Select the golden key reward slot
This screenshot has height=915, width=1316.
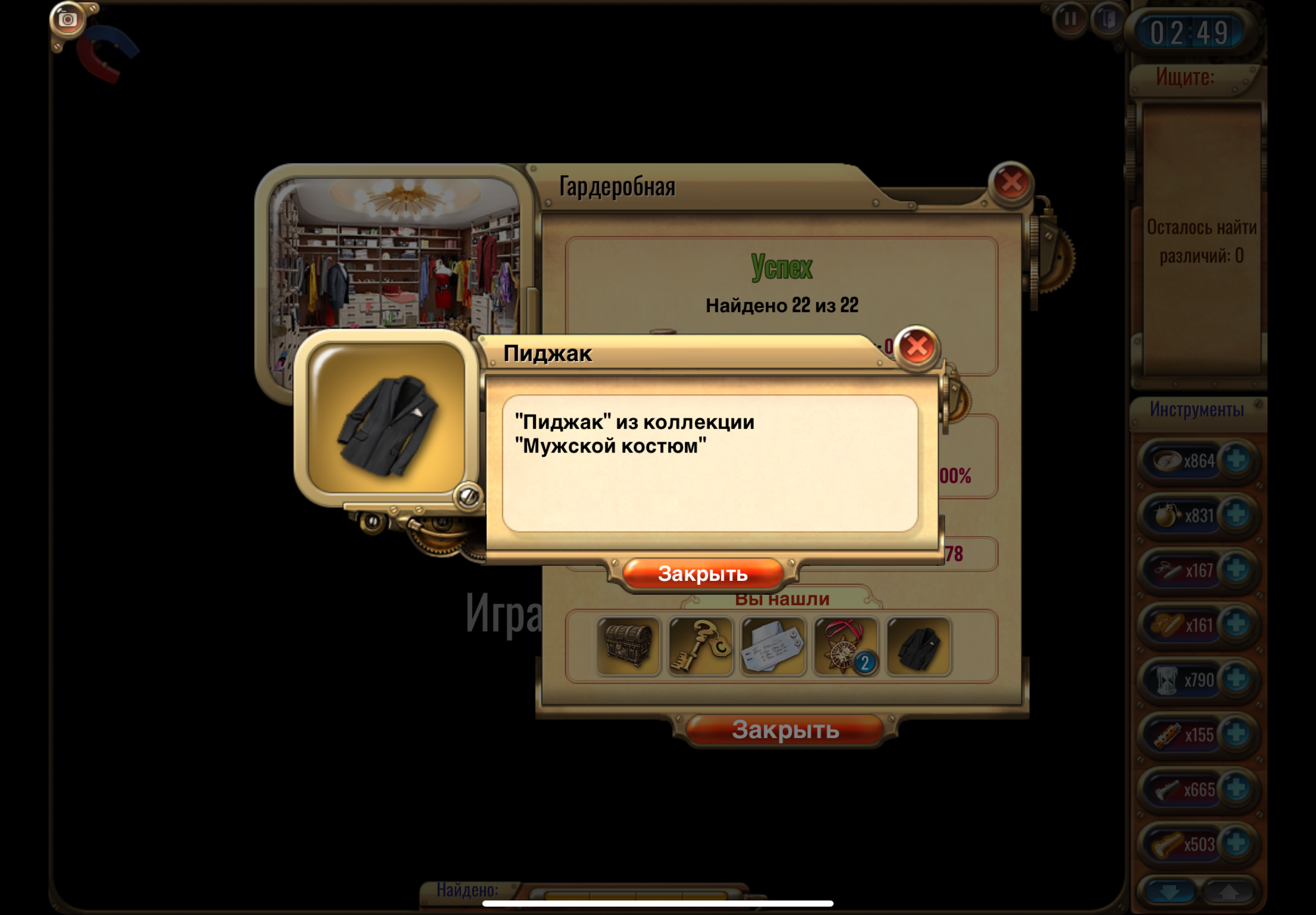tap(701, 646)
